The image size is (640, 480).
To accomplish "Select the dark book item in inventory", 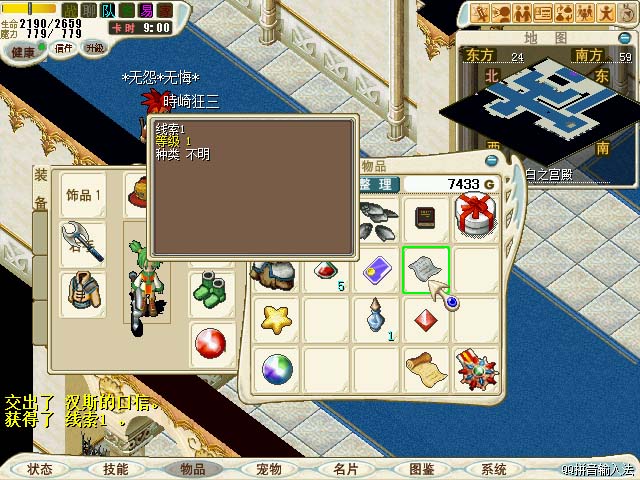I will [426, 219].
